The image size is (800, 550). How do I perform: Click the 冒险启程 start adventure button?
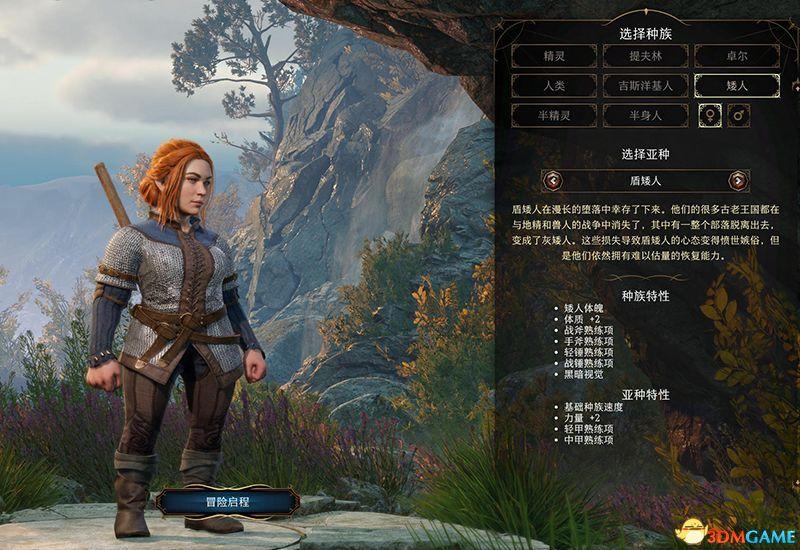tap(227, 502)
